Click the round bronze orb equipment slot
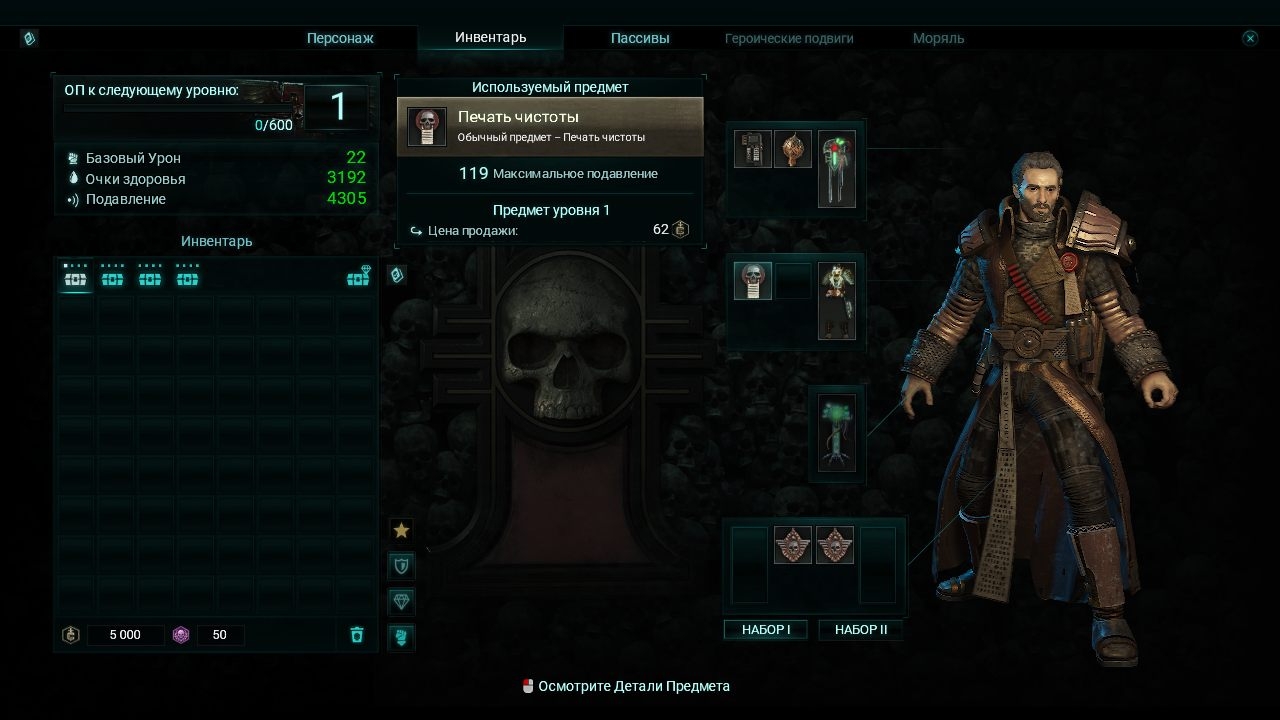Screen dimensions: 1280x720 click(x=793, y=149)
